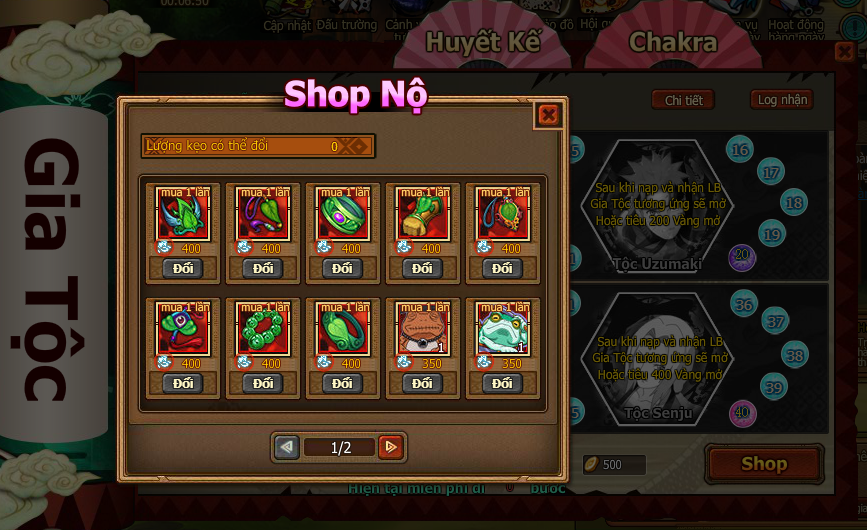Select the Tộc Senju clan hexagon
This screenshot has width=867, height=530.
pyautogui.click(x=657, y=360)
